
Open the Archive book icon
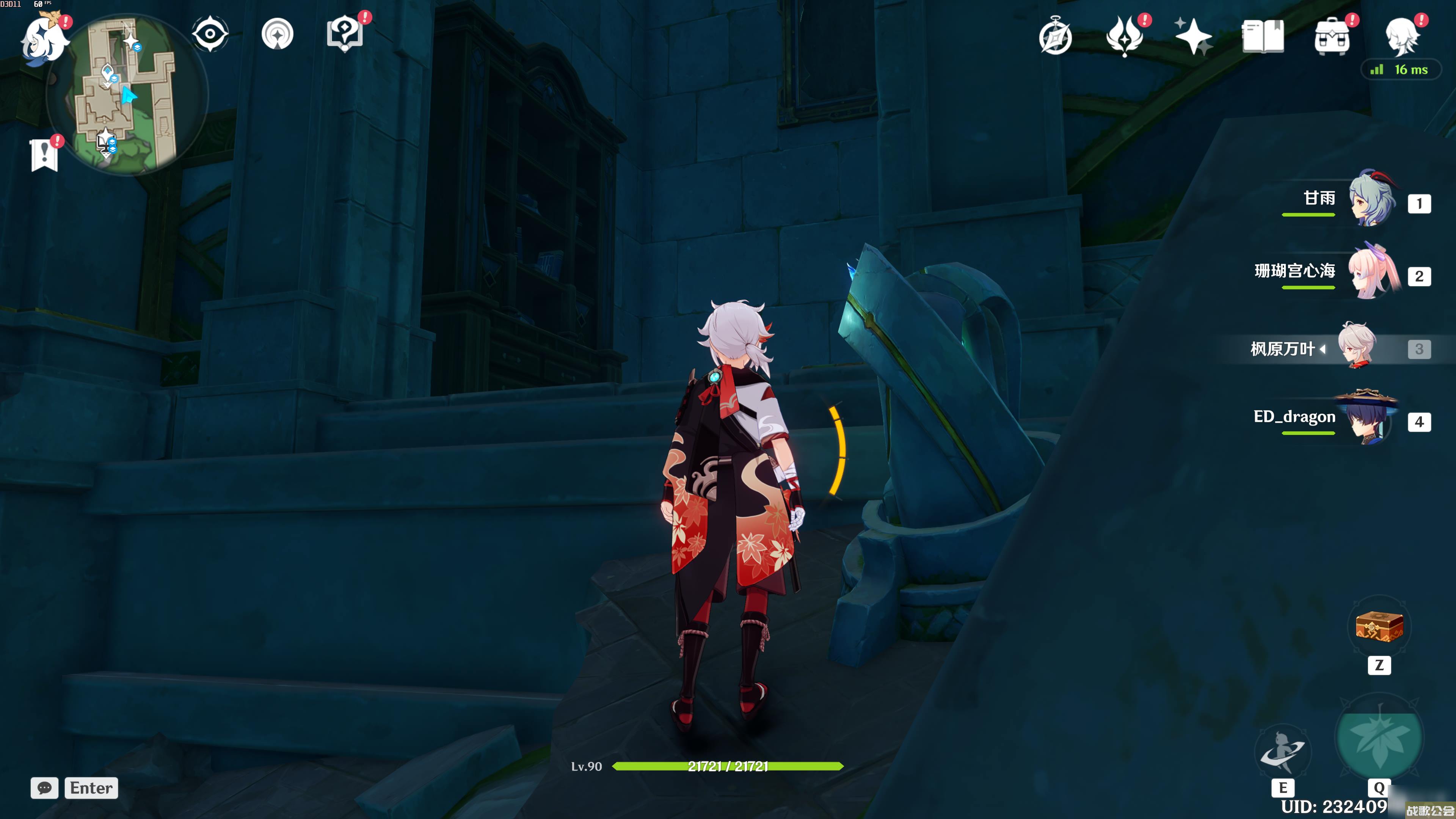point(1263,37)
